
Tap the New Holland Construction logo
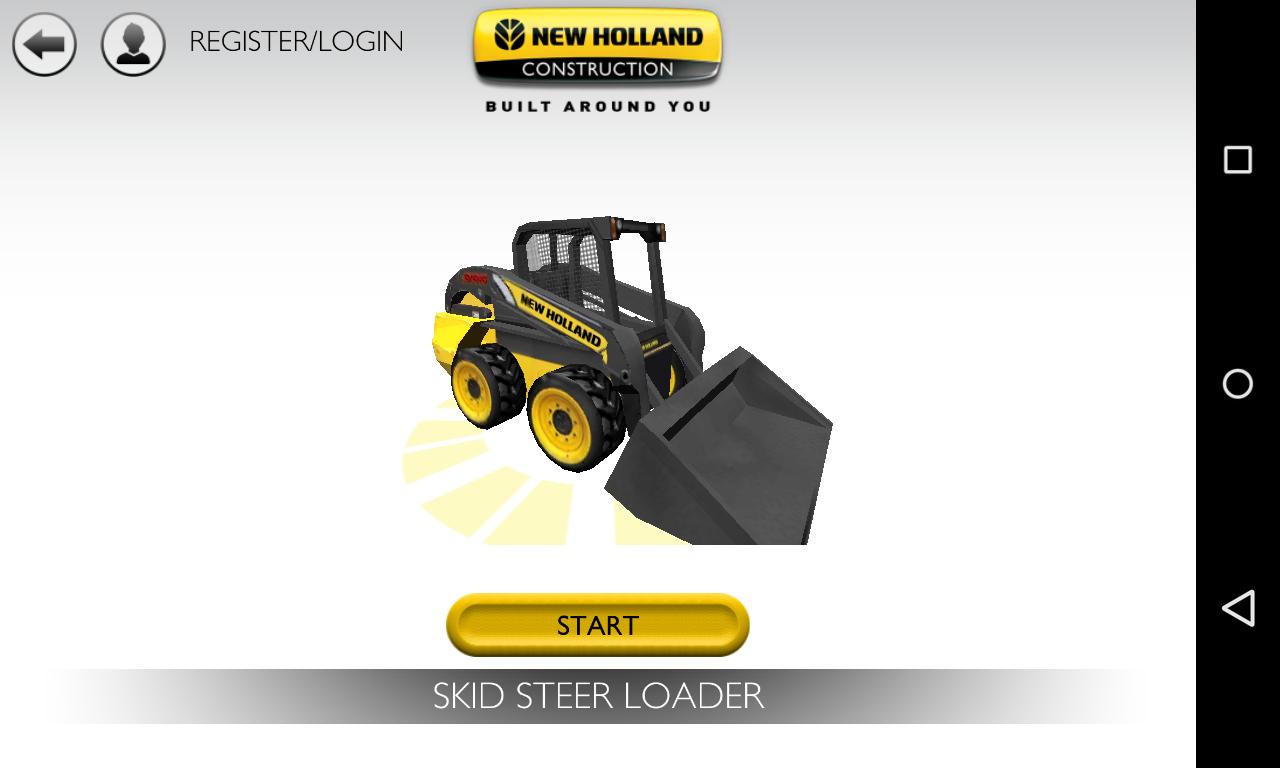[x=596, y=48]
